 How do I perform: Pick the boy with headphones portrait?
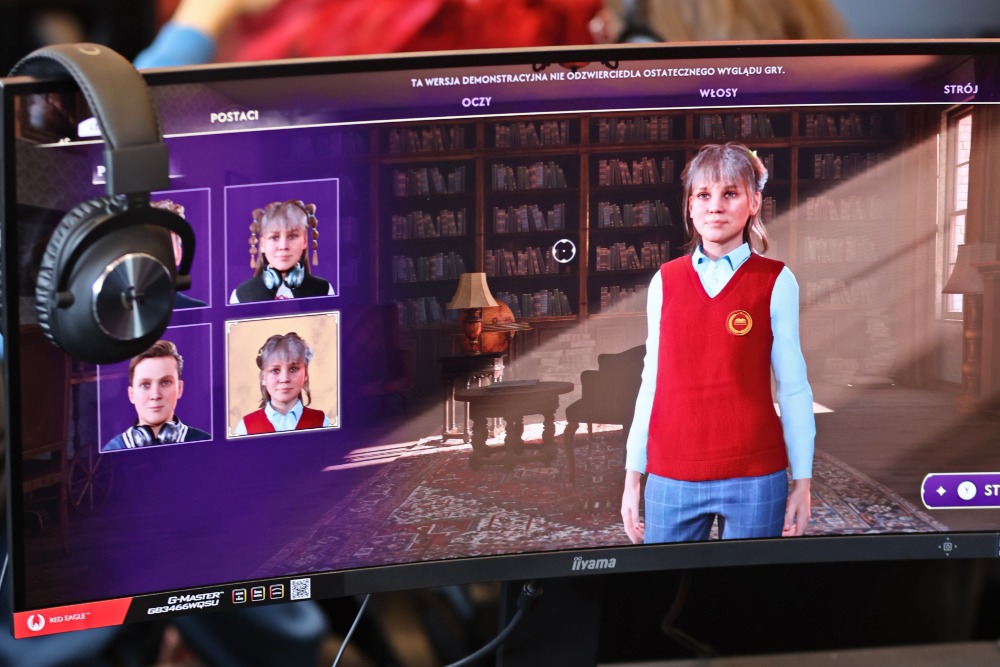tap(155, 389)
